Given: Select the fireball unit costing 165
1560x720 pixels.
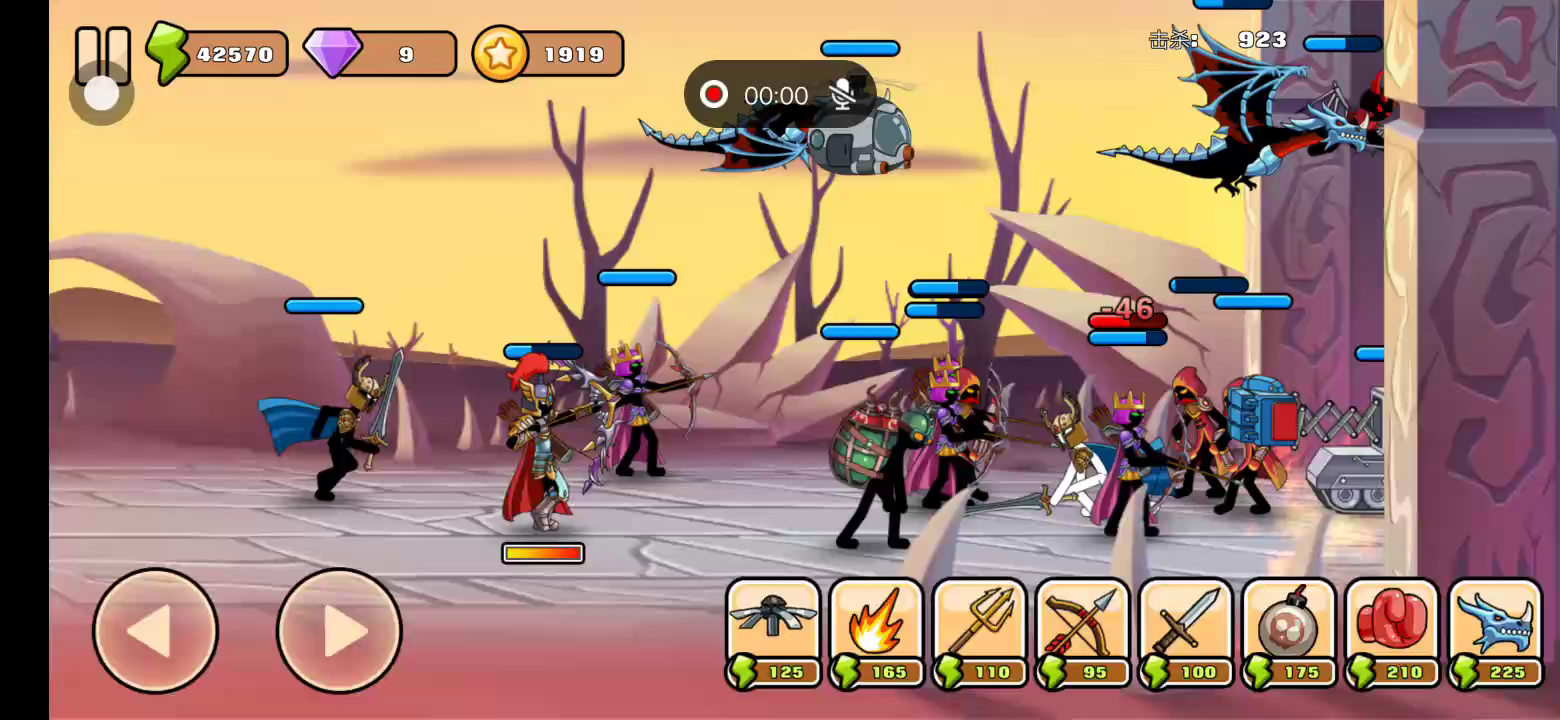Looking at the screenshot, I should tap(876, 632).
